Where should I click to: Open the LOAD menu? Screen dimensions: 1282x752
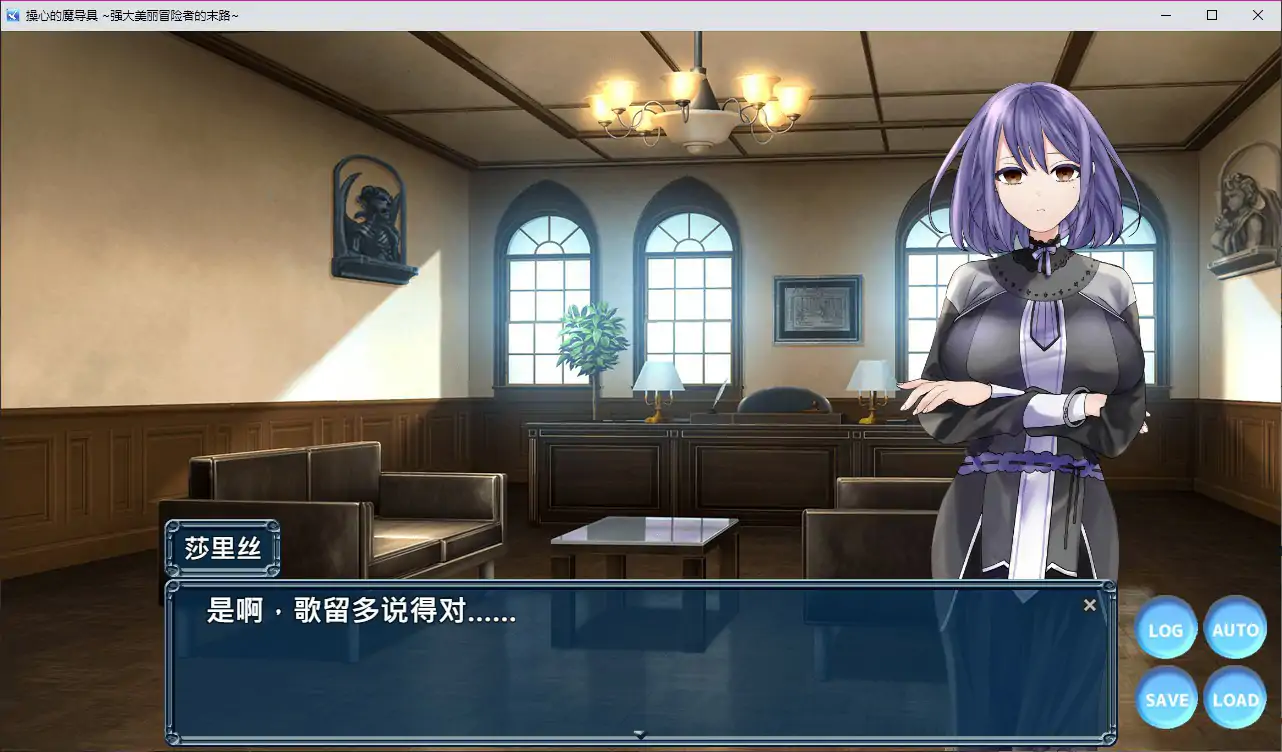click(x=1235, y=699)
